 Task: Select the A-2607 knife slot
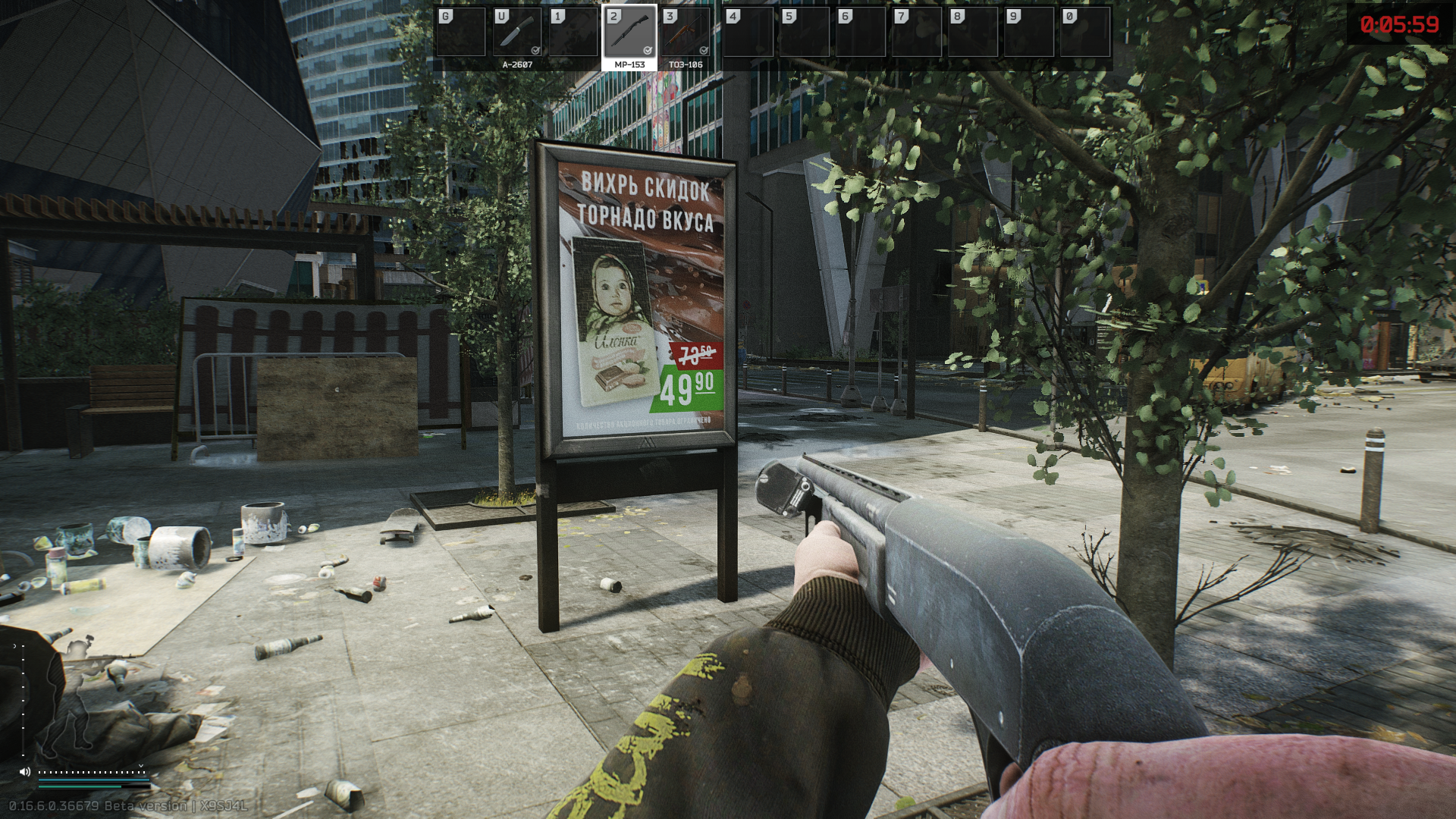click(x=517, y=33)
